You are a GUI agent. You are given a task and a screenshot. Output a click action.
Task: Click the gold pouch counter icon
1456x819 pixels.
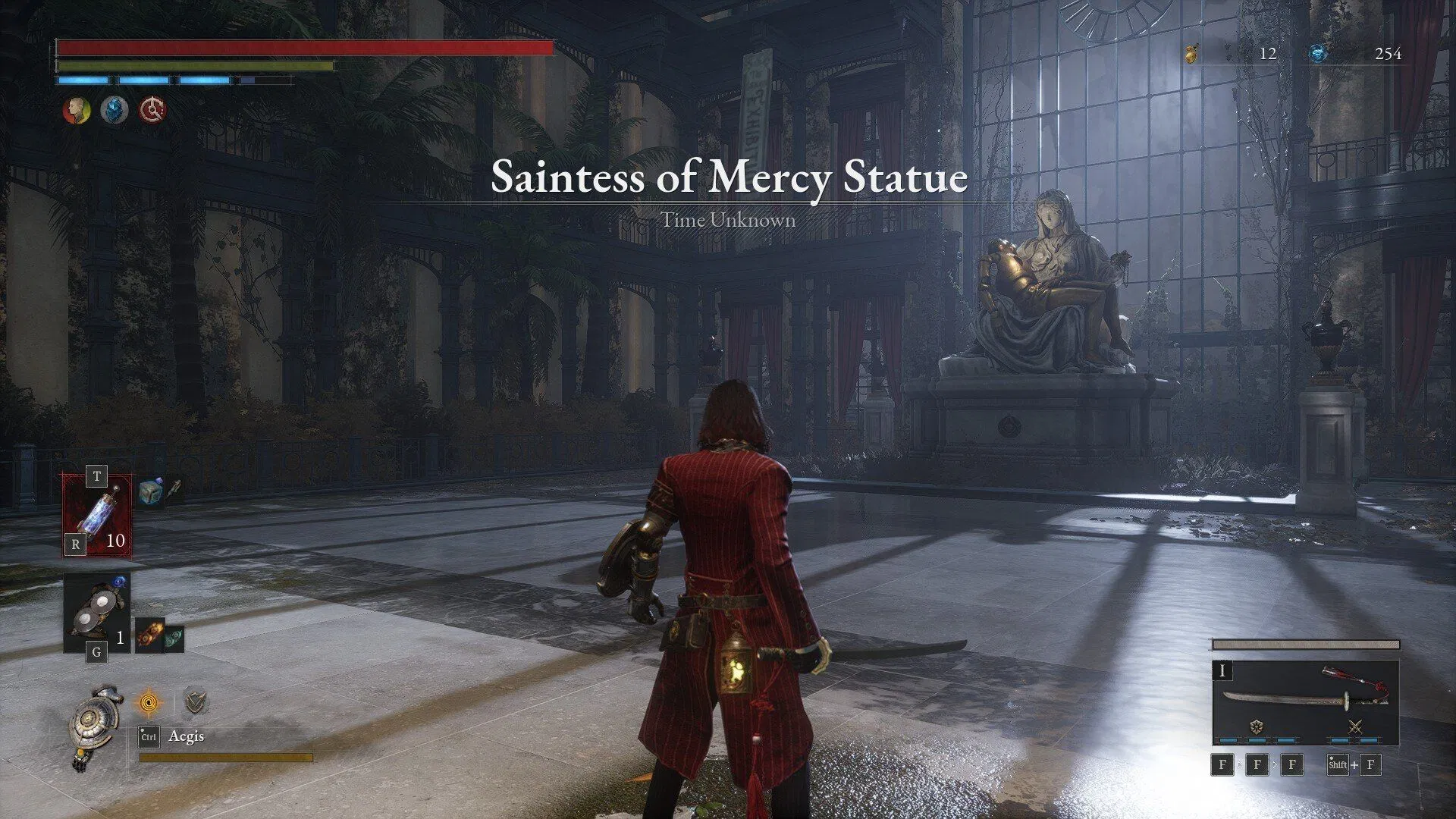pyautogui.click(x=1192, y=53)
